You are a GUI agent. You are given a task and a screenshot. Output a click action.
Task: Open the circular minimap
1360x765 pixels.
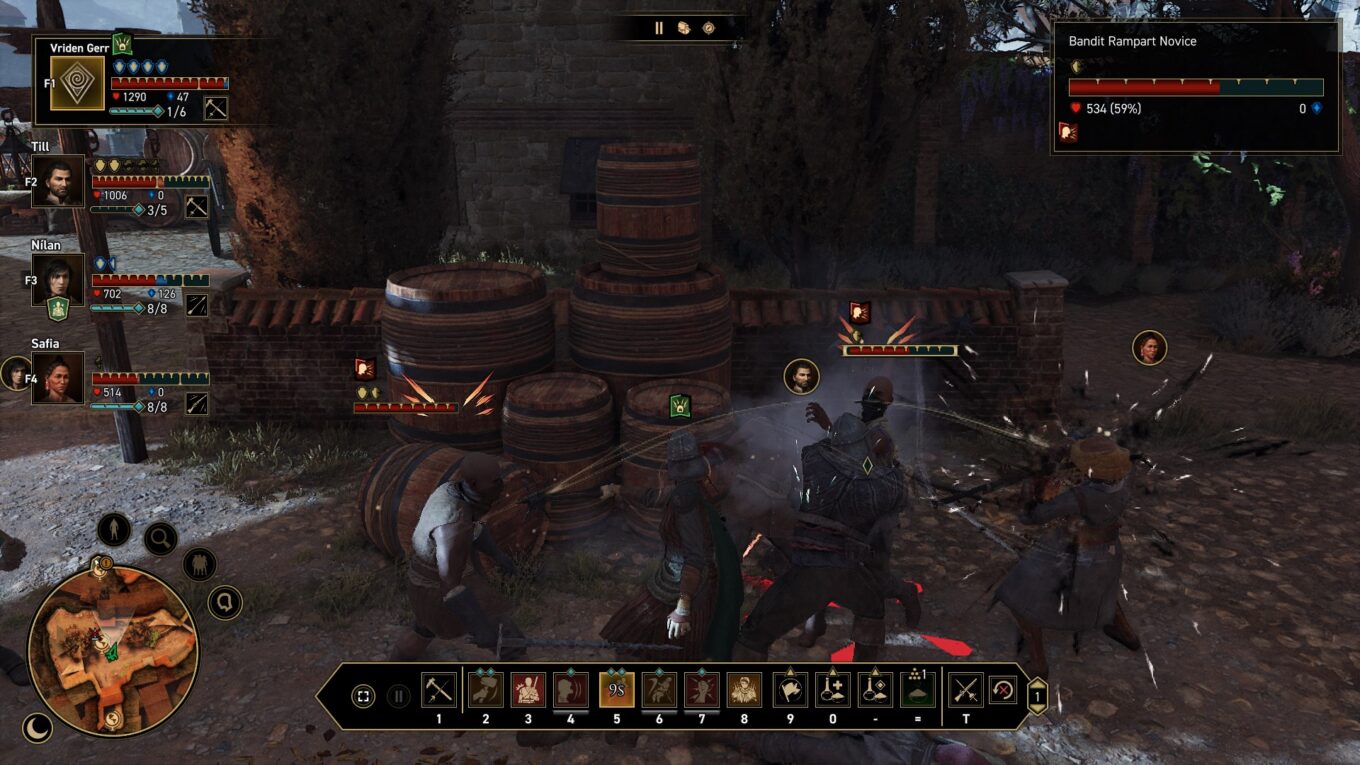(112, 651)
